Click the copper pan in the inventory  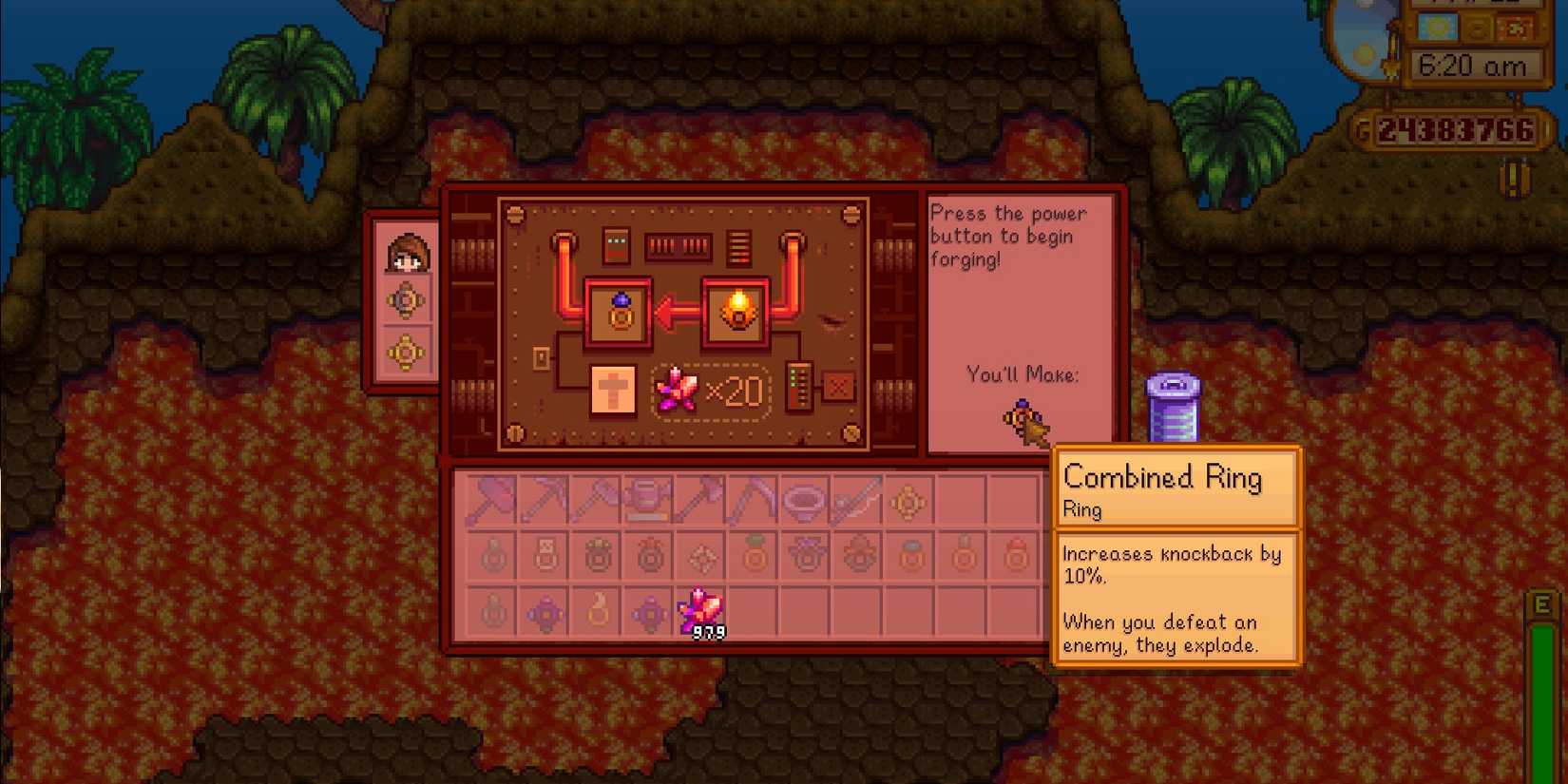click(x=803, y=501)
